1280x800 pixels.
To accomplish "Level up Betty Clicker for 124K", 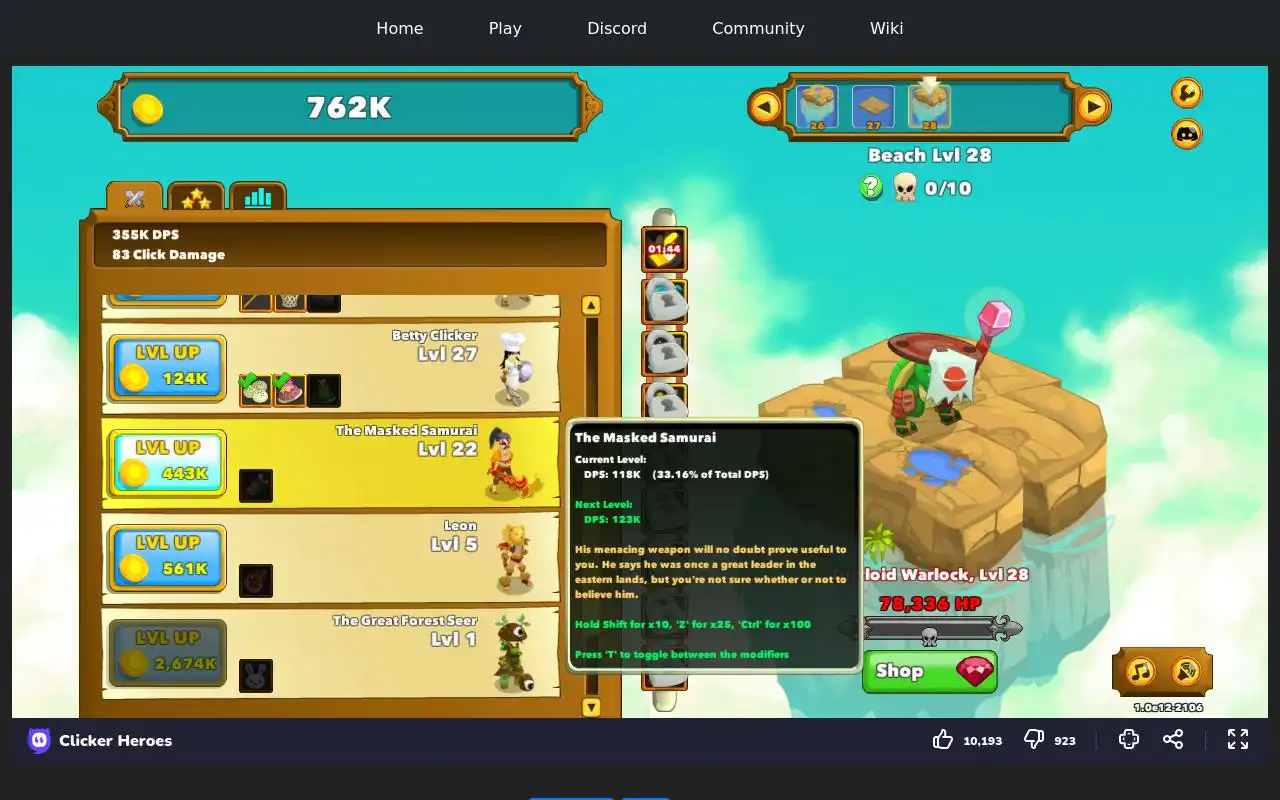I will (167, 367).
